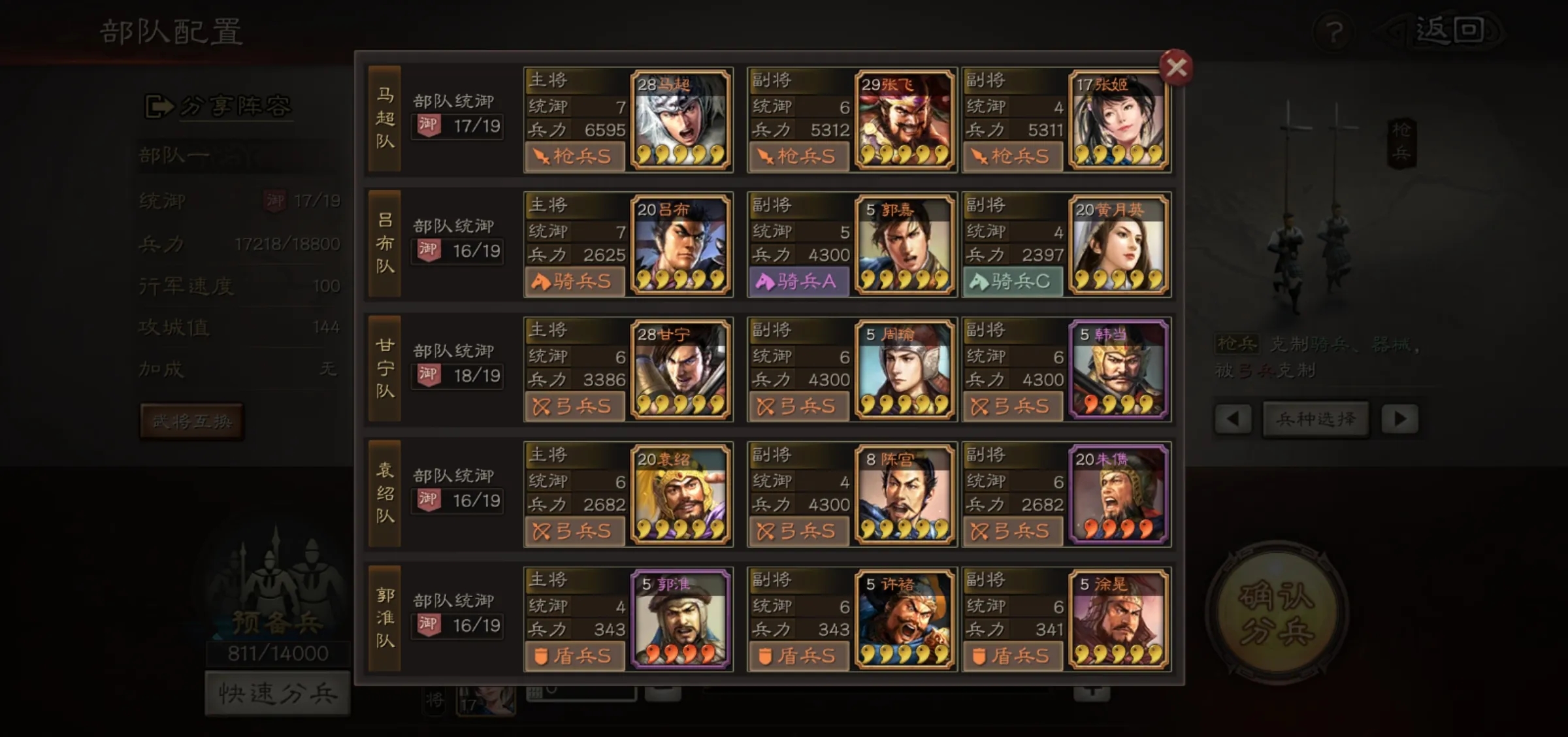Expand the previous troop type with left arrow
Screen dimensions: 1568x737
pos(1233,419)
